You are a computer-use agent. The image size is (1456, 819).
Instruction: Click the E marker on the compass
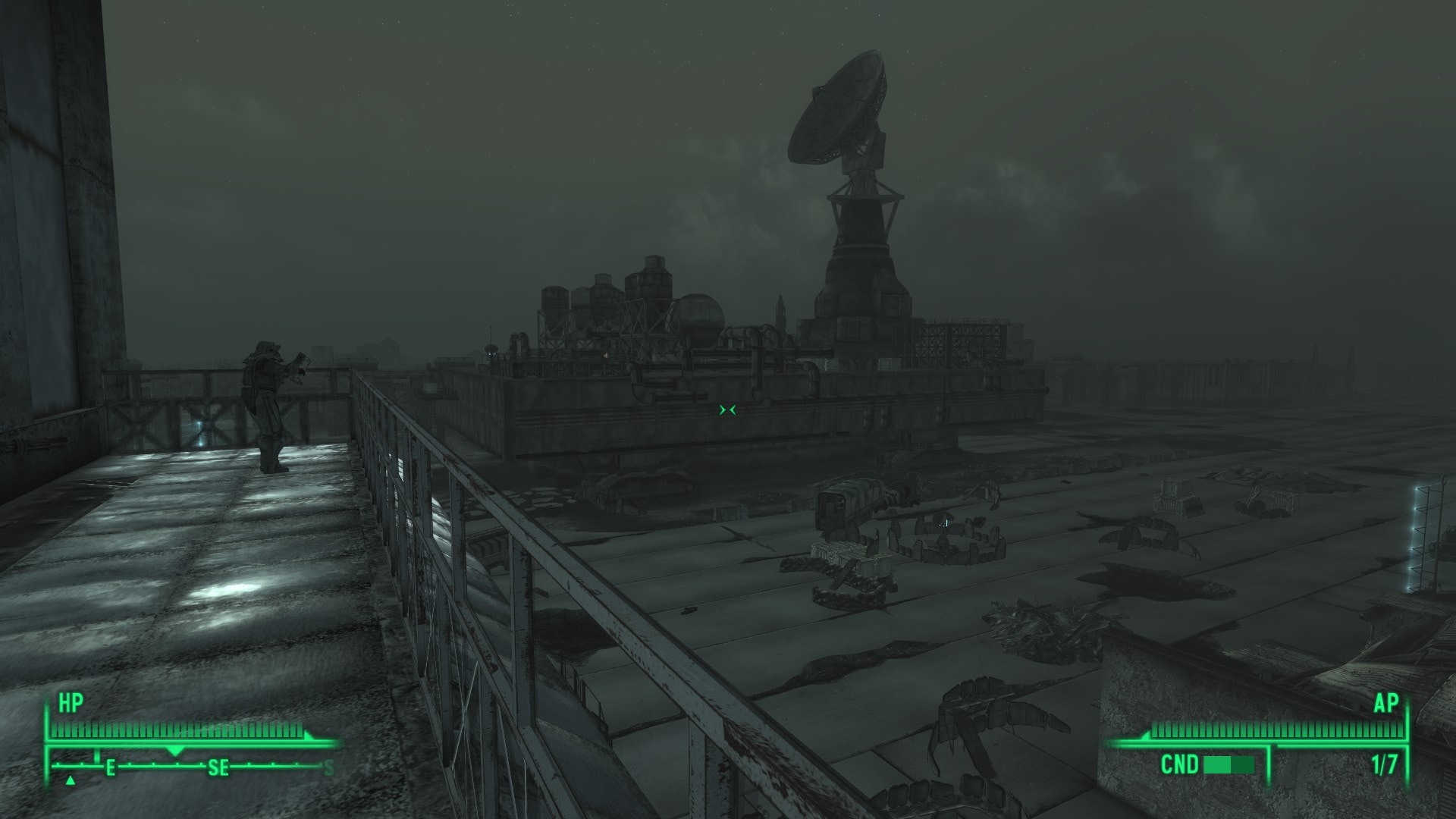tap(111, 767)
